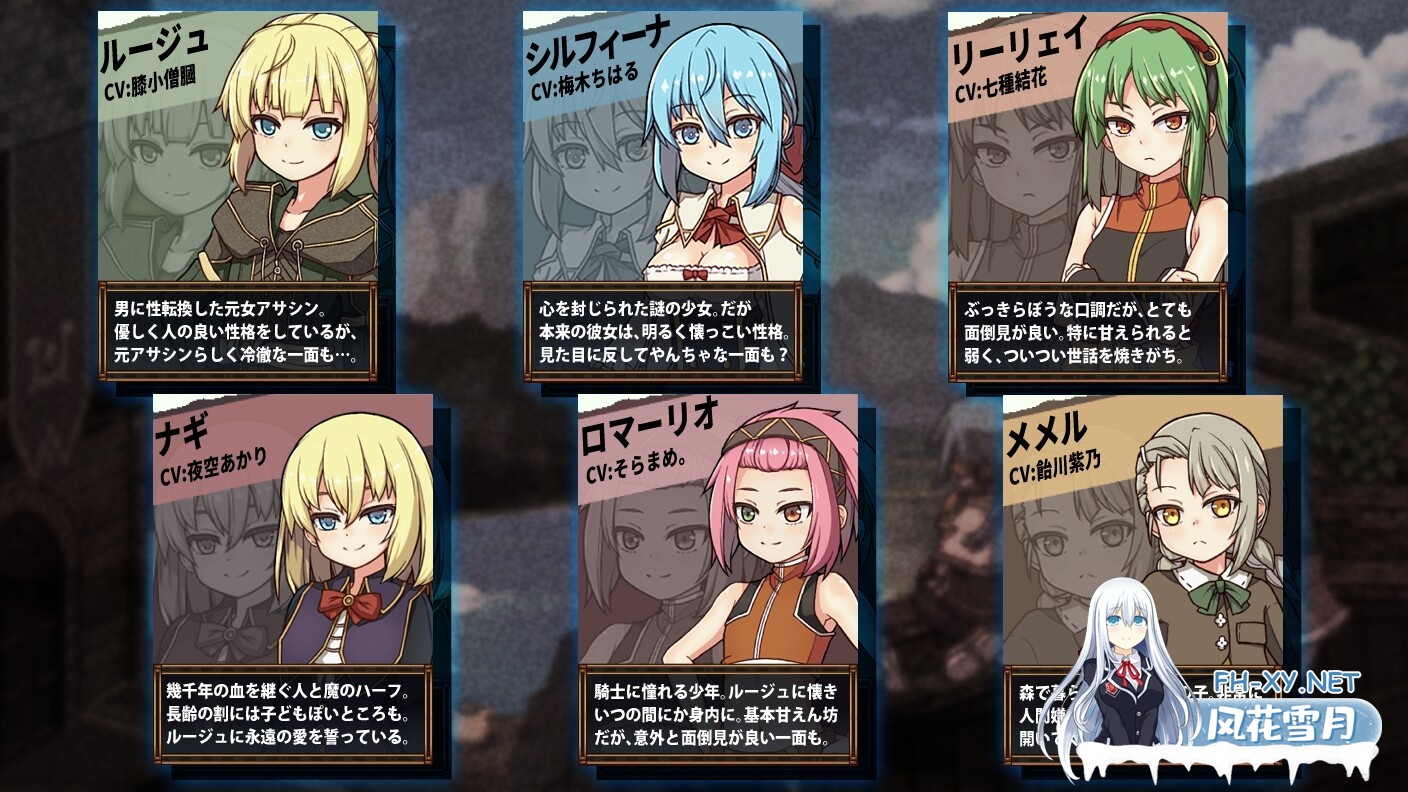Viewport: 1408px width, 792px height.
Task: Choose the シルフィーナ character card
Action: coord(663,195)
